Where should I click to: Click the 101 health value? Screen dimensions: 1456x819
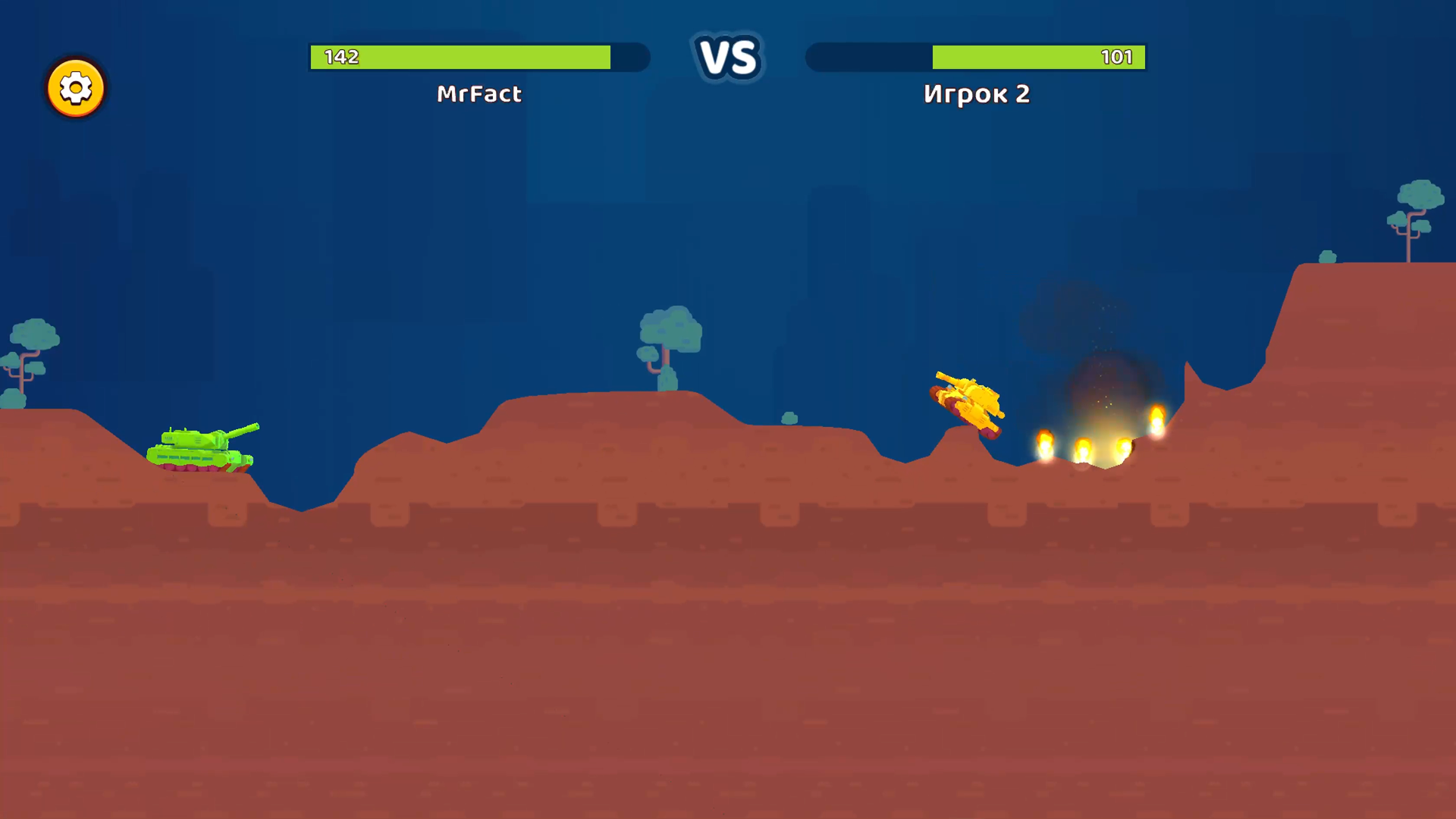coord(1120,55)
